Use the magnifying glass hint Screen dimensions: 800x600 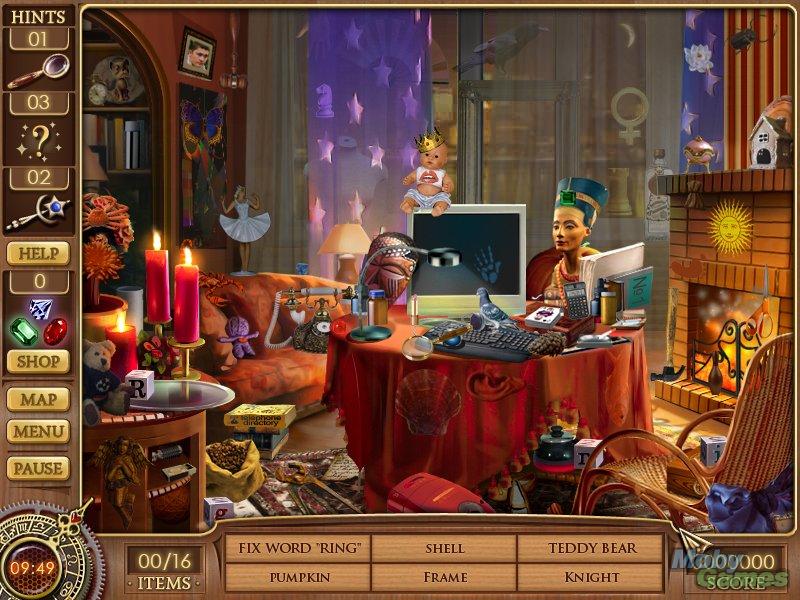click(x=40, y=71)
